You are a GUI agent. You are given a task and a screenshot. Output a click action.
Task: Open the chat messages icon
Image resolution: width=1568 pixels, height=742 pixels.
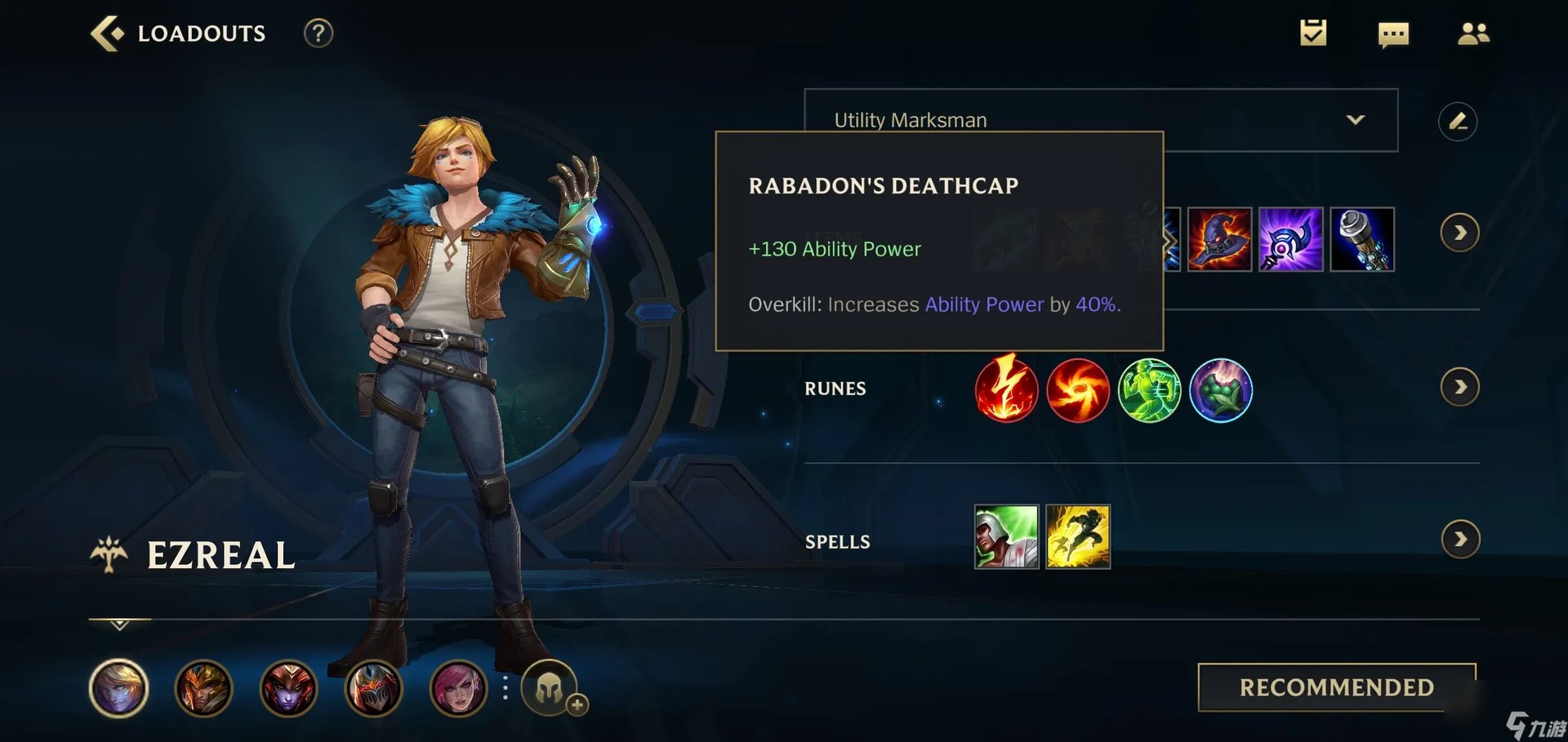(1393, 33)
